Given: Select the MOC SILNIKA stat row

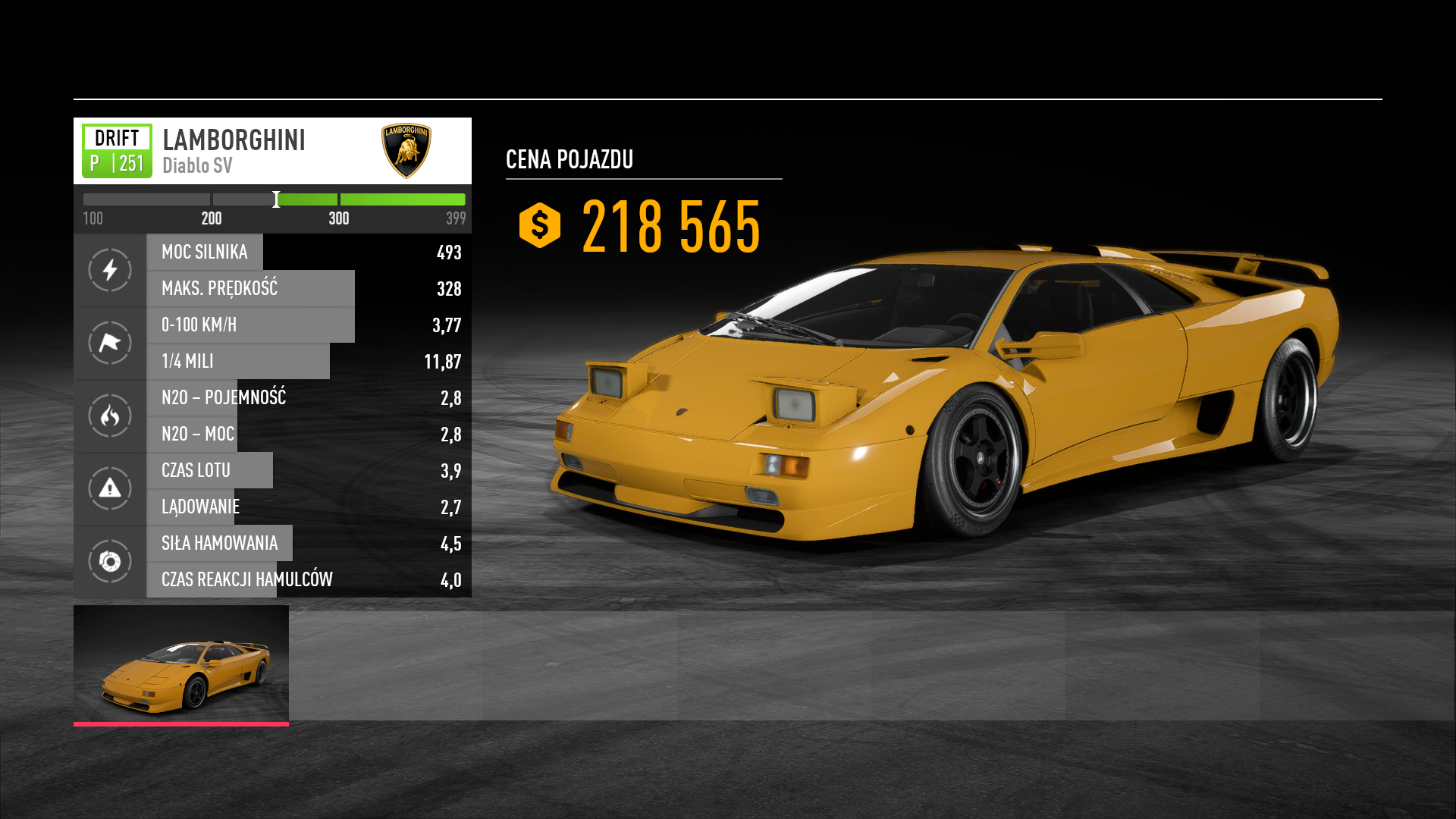Looking at the screenshot, I should 309,252.
